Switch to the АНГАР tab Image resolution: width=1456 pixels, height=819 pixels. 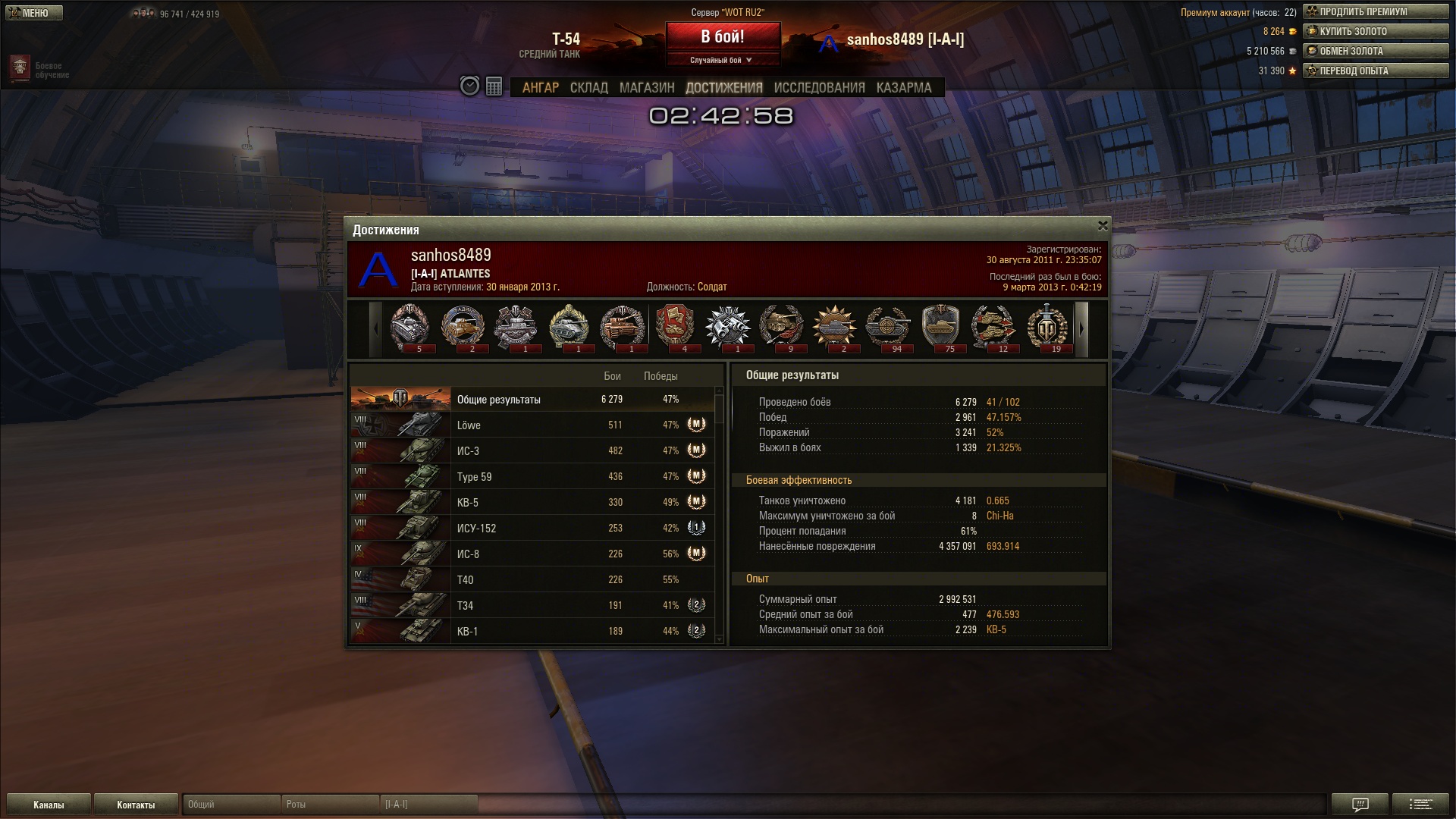tap(540, 88)
